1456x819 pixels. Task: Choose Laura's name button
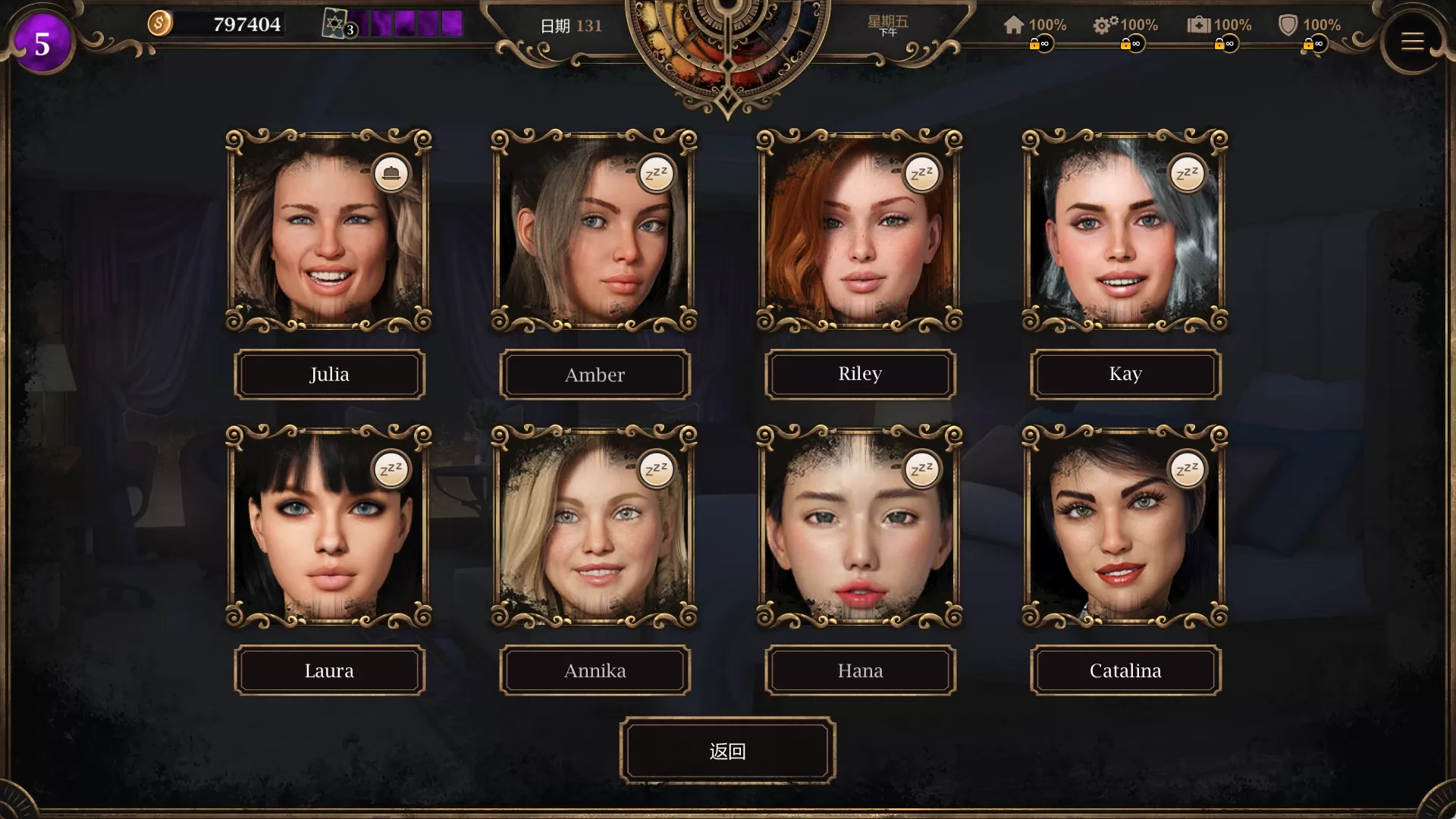[x=329, y=670]
